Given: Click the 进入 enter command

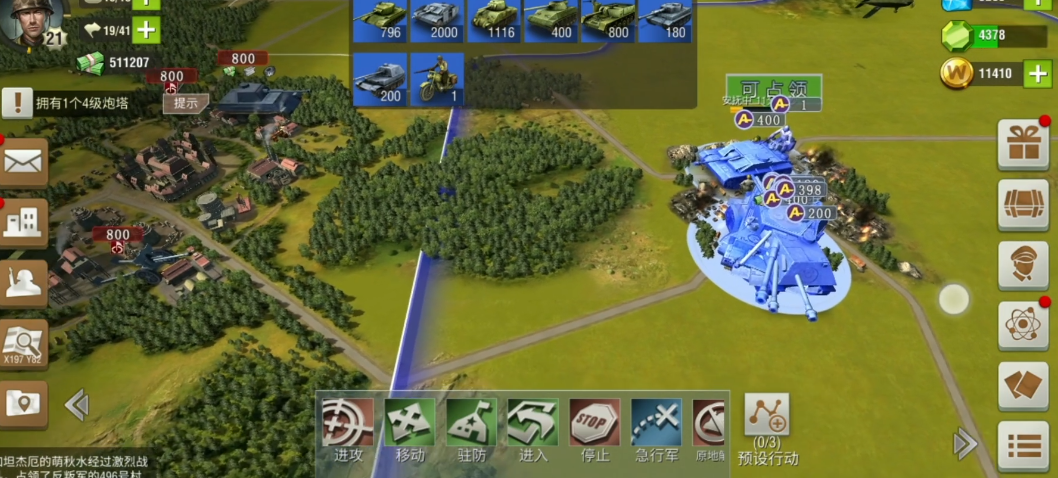Looking at the screenshot, I should click(533, 428).
